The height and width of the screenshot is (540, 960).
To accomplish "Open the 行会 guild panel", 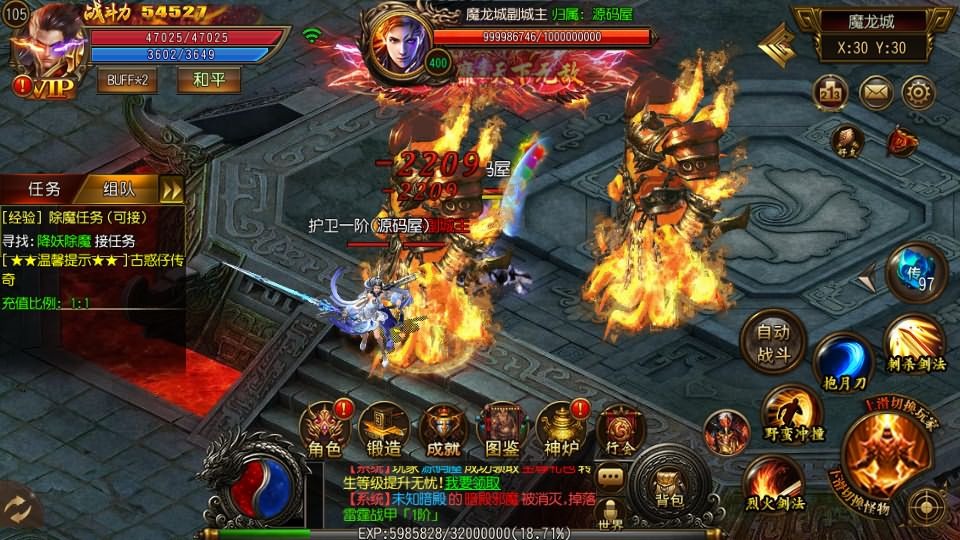I will (x=620, y=428).
